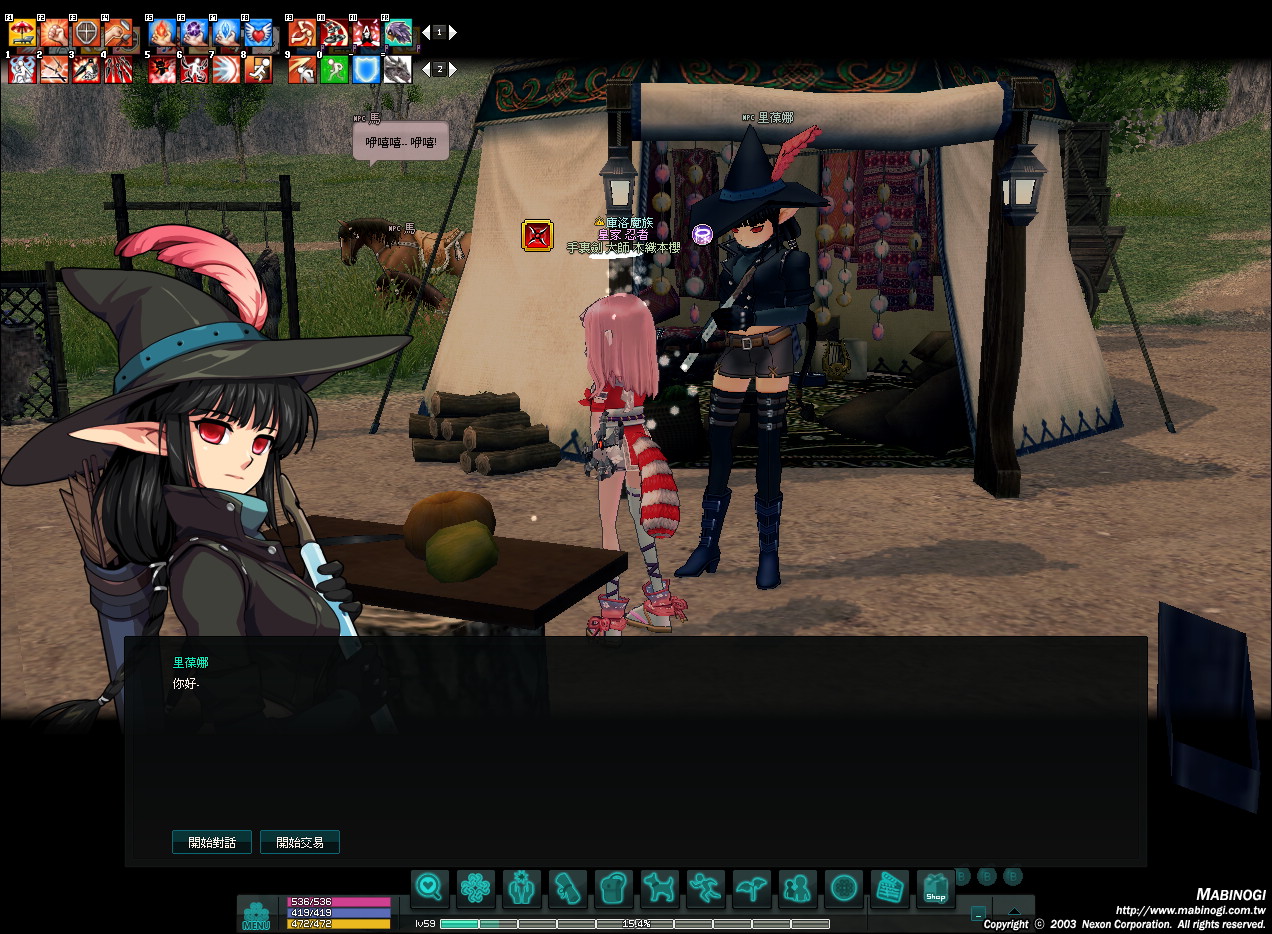This screenshot has width=1272, height=934.
Task: Summon the grey dragon hotbar slot
Action: pyautogui.click(x=398, y=70)
